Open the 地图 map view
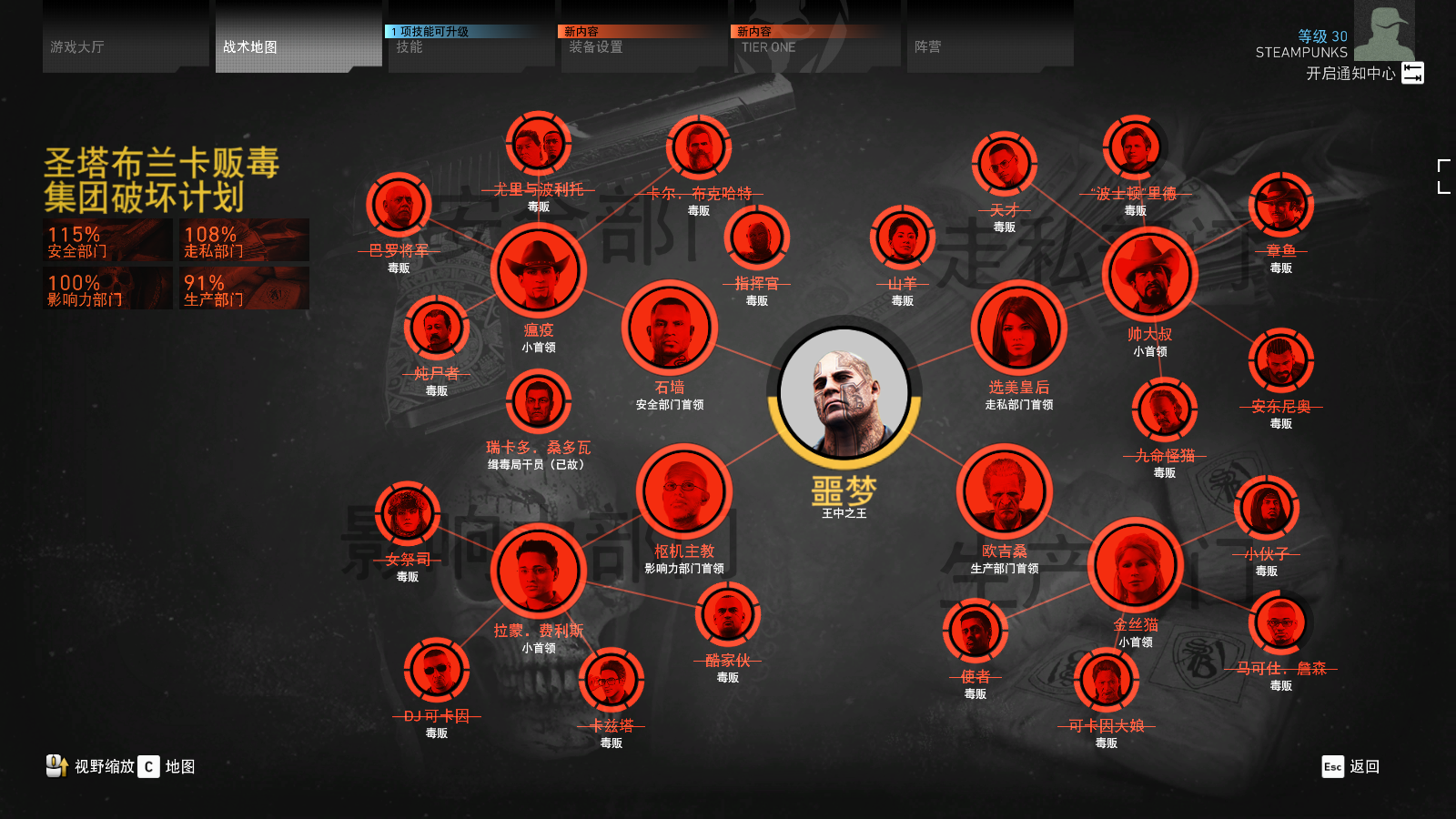1456x819 pixels. [x=167, y=766]
